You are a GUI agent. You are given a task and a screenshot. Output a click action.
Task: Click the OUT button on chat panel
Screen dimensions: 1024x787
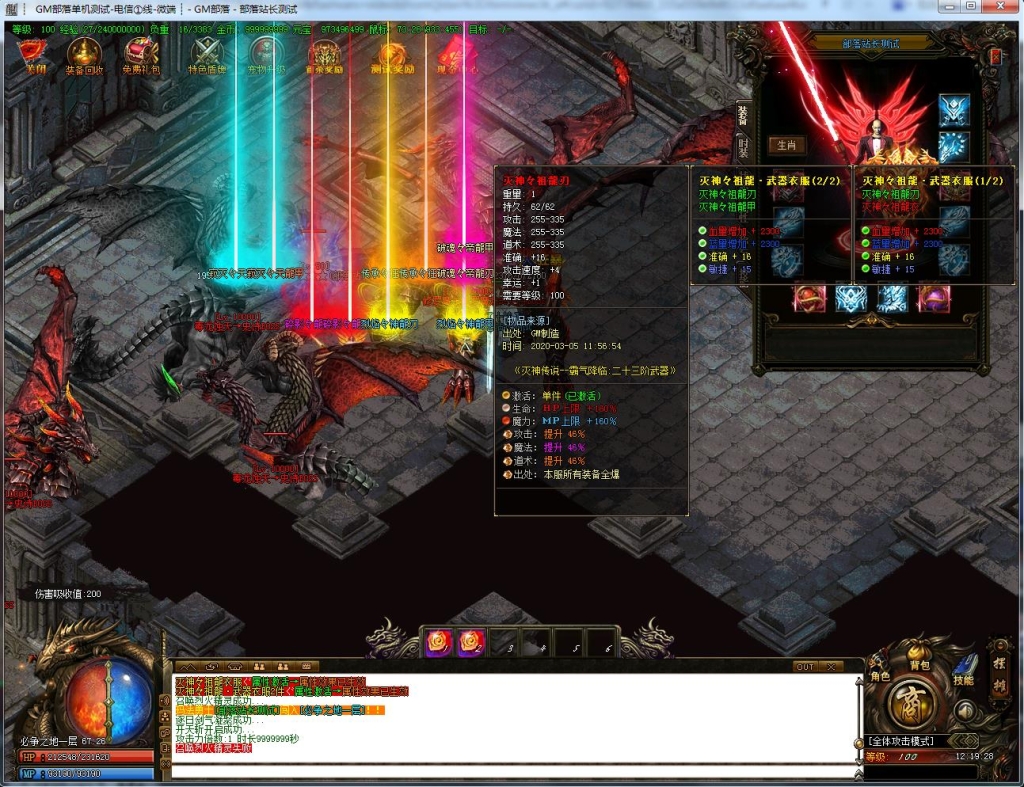(x=805, y=666)
